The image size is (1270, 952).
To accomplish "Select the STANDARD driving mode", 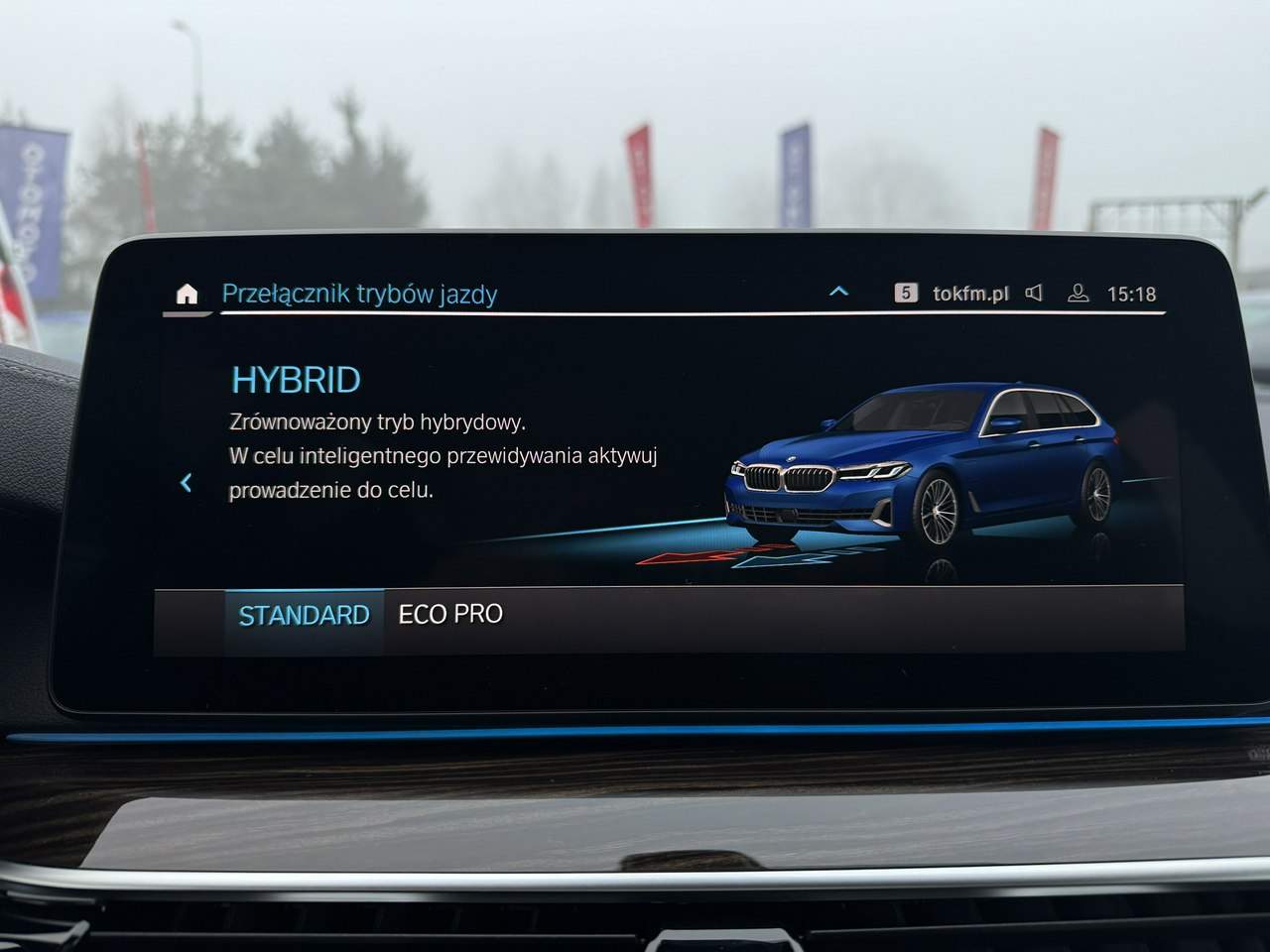I will [x=304, y=616].
